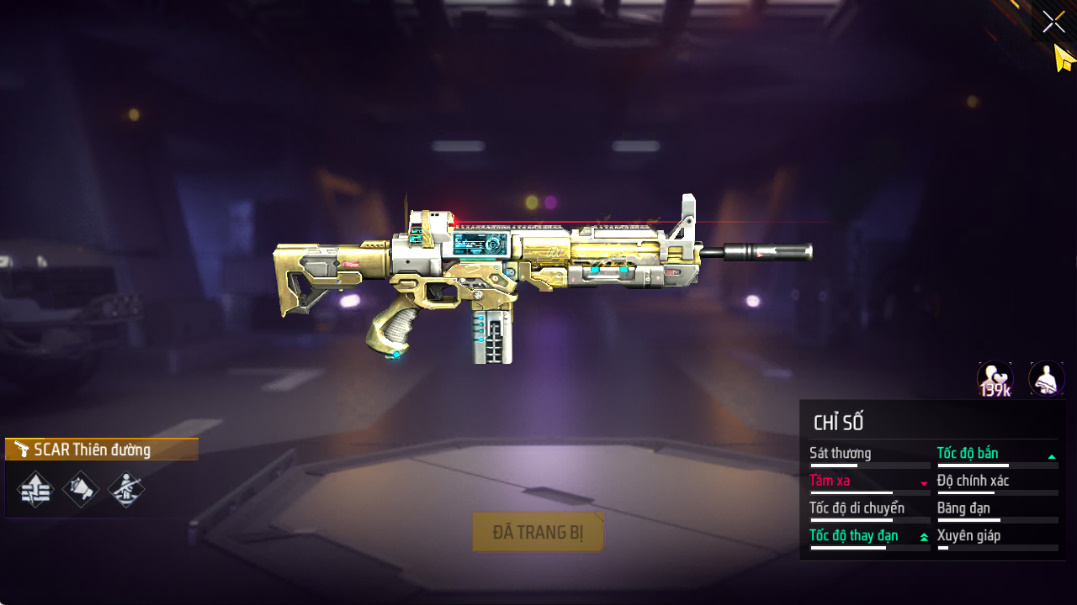Show the character holding weapon preview icon
The width and height of the screenshot is (1077, 605).
1046,379
